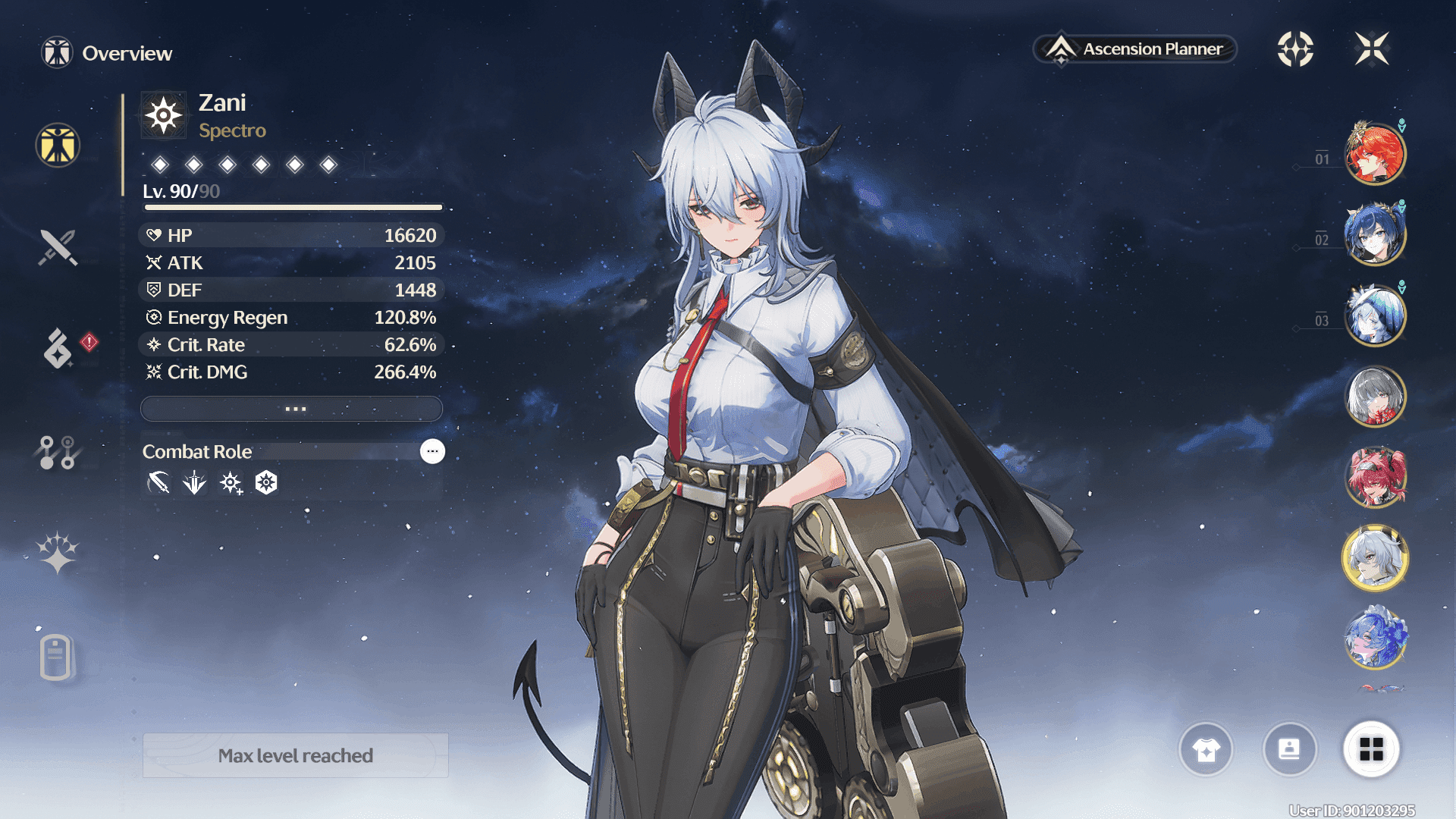Expand the full stats list with the three dots
Viewport: 1456px width, 819px height.
tap(292, 409)
